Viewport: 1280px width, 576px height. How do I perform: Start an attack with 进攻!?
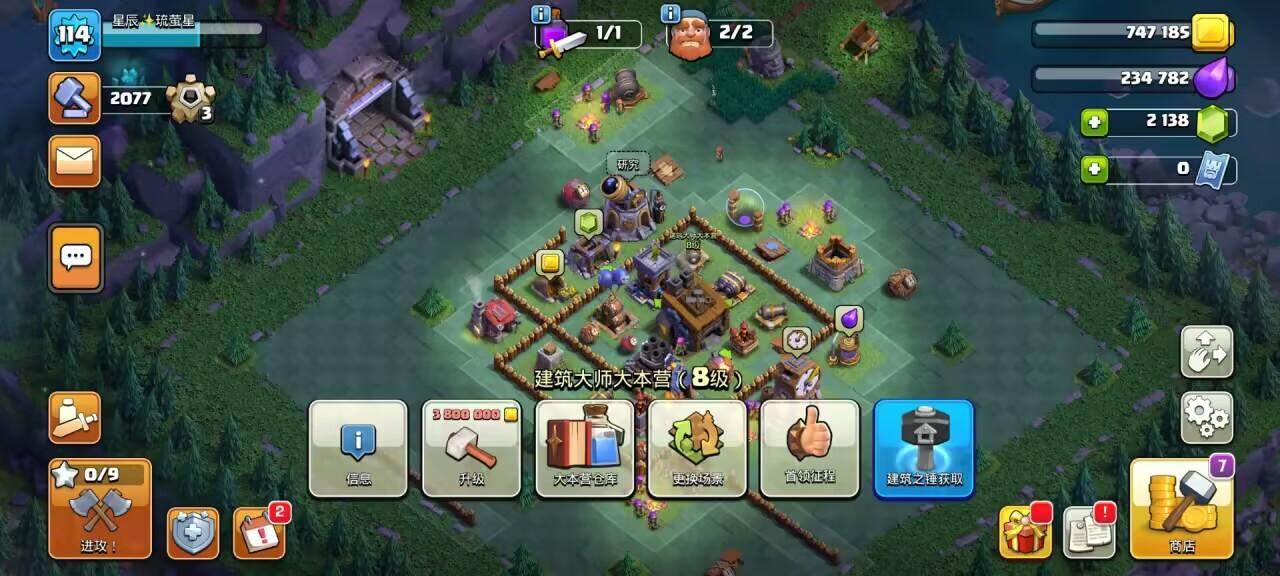tap(100, 509)
